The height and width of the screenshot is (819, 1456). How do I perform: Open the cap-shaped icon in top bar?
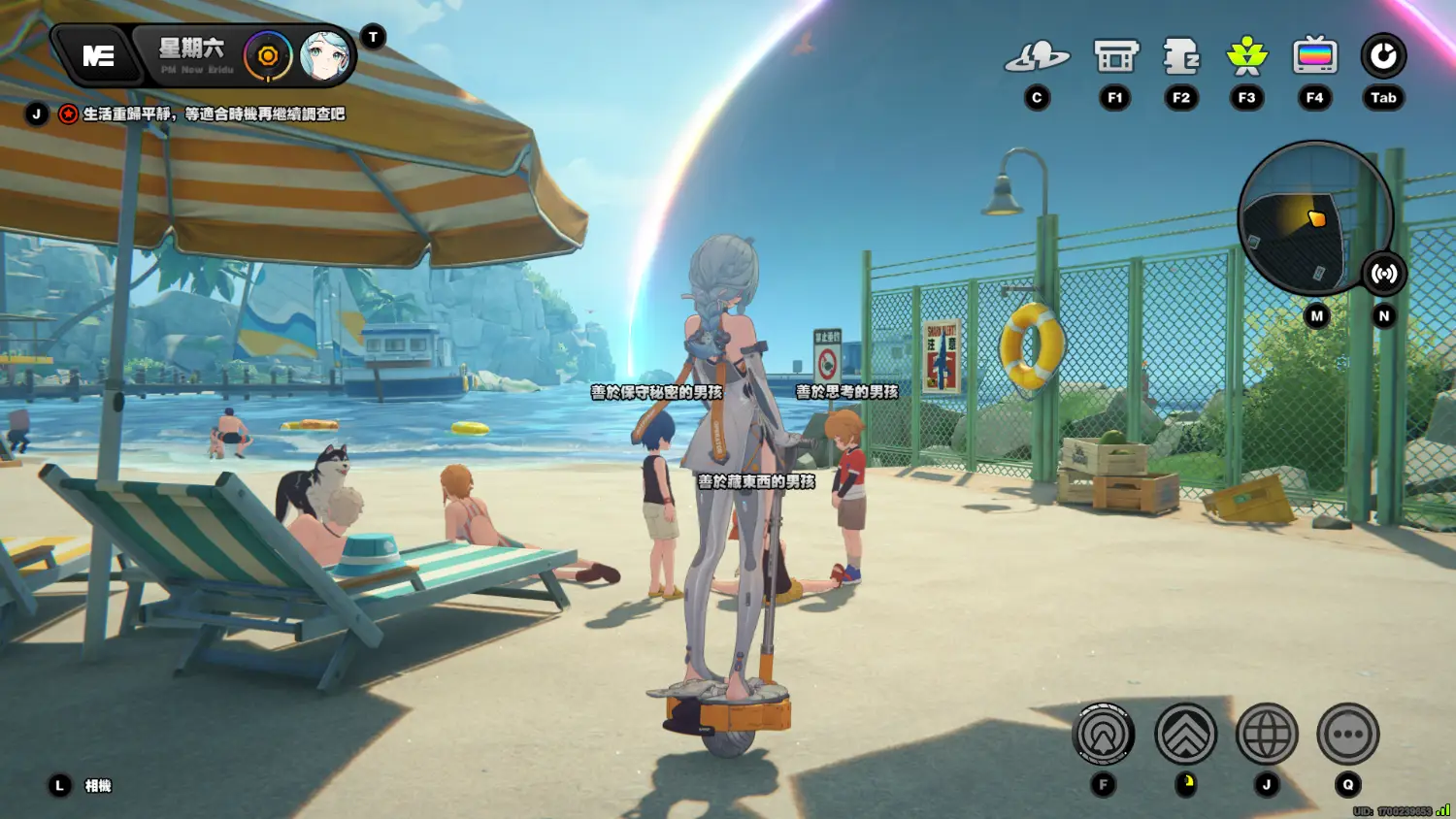[1037, 57]
